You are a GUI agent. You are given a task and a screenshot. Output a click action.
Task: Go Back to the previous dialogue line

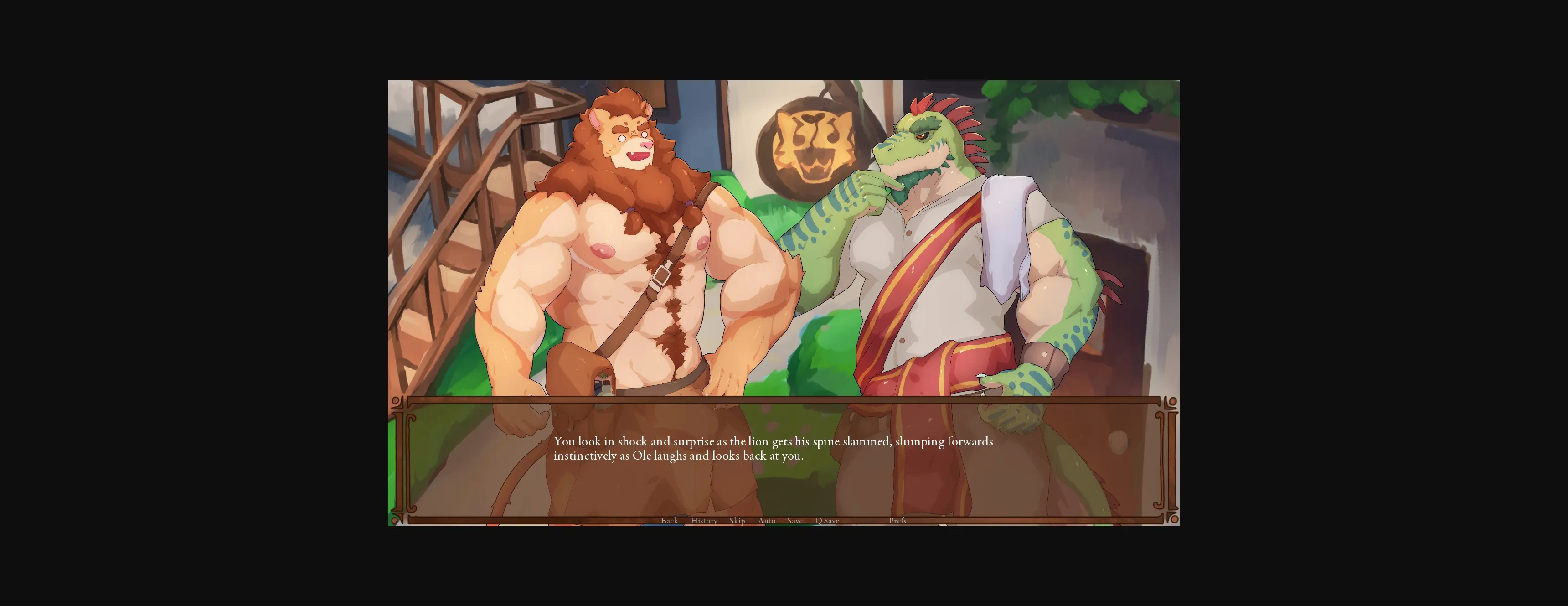(669, 521)
